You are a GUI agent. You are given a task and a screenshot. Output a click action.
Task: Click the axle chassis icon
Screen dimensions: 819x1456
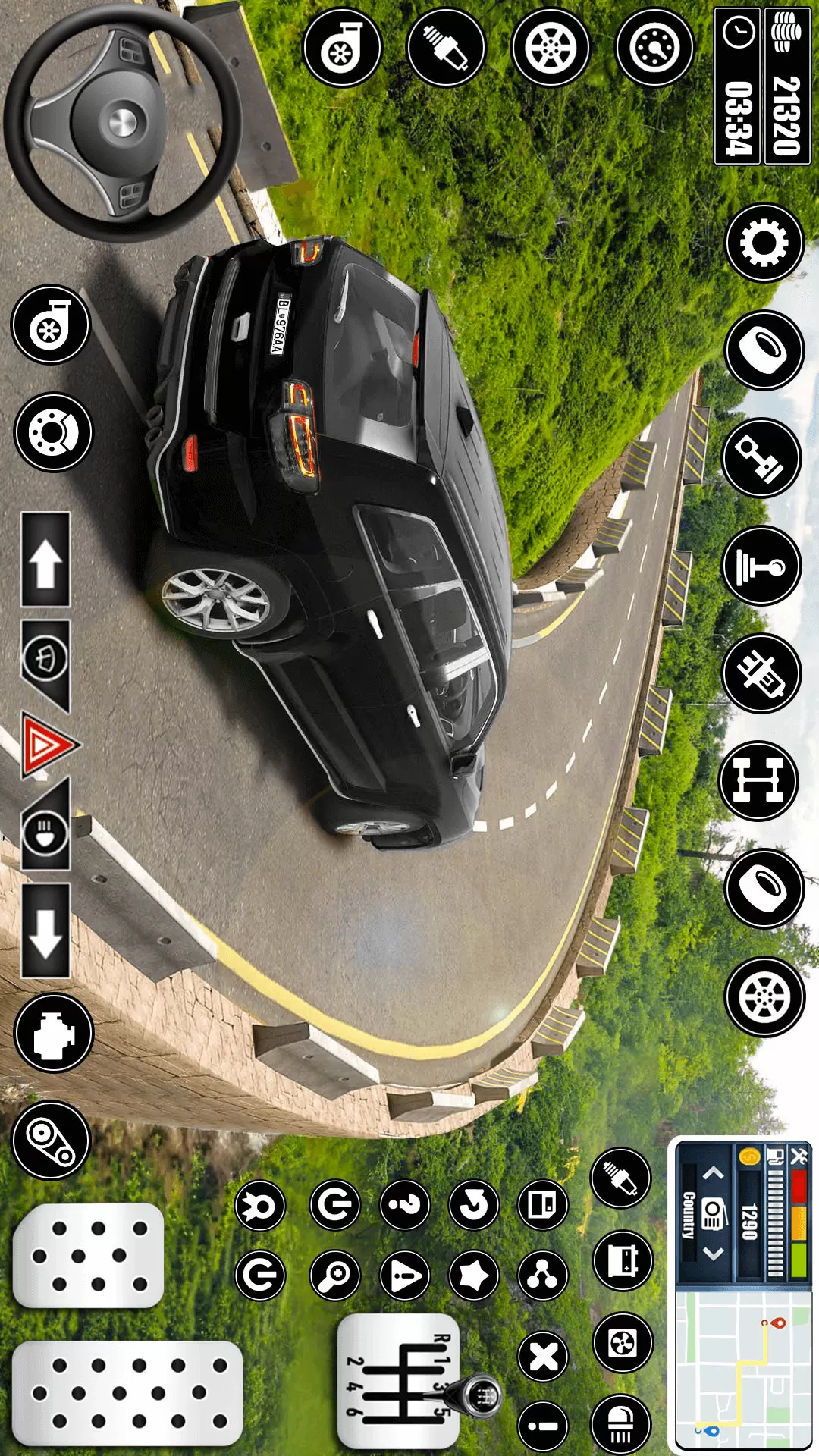(x=758, y=781)
